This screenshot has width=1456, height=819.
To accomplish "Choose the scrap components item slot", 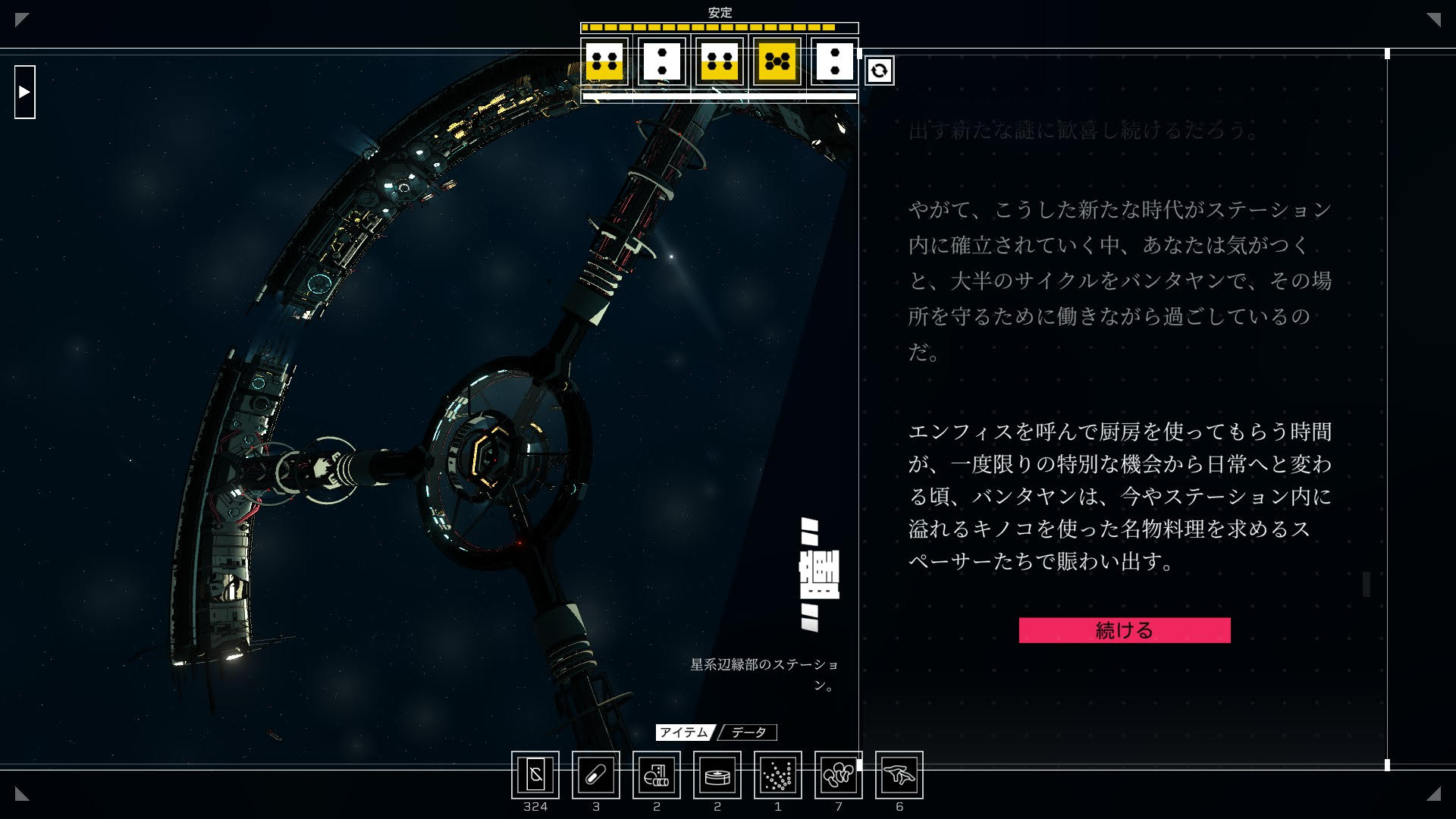I will [657, 775].
